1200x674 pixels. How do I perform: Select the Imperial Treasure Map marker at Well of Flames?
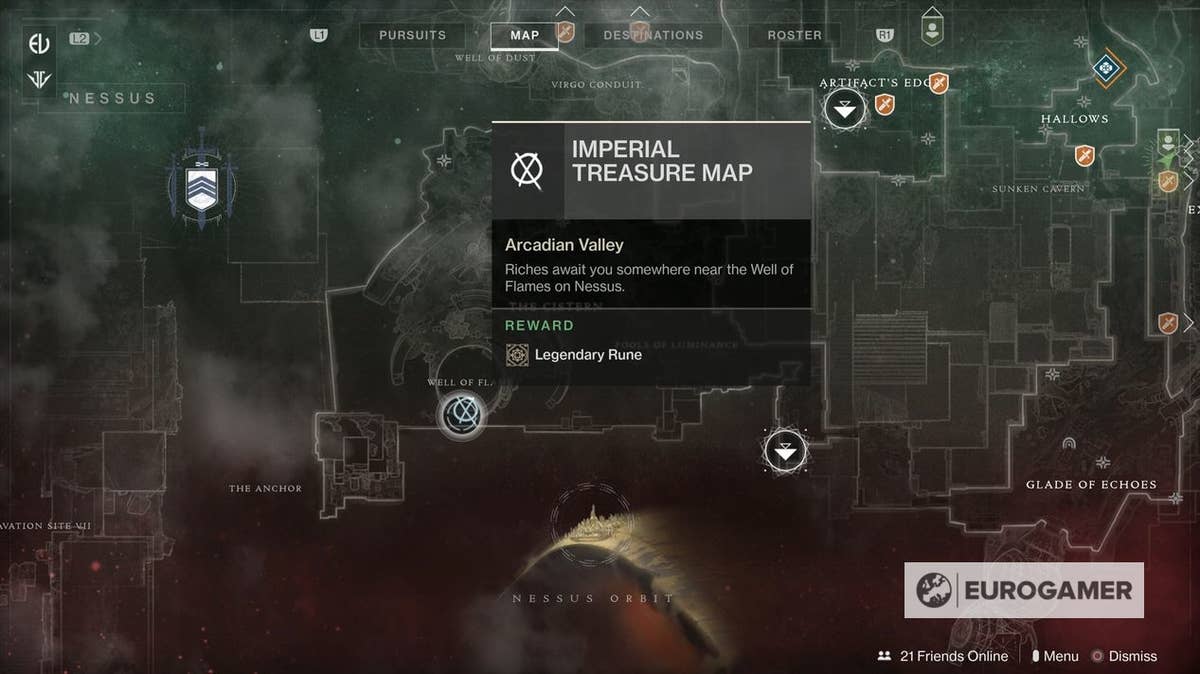coord(463,412)
